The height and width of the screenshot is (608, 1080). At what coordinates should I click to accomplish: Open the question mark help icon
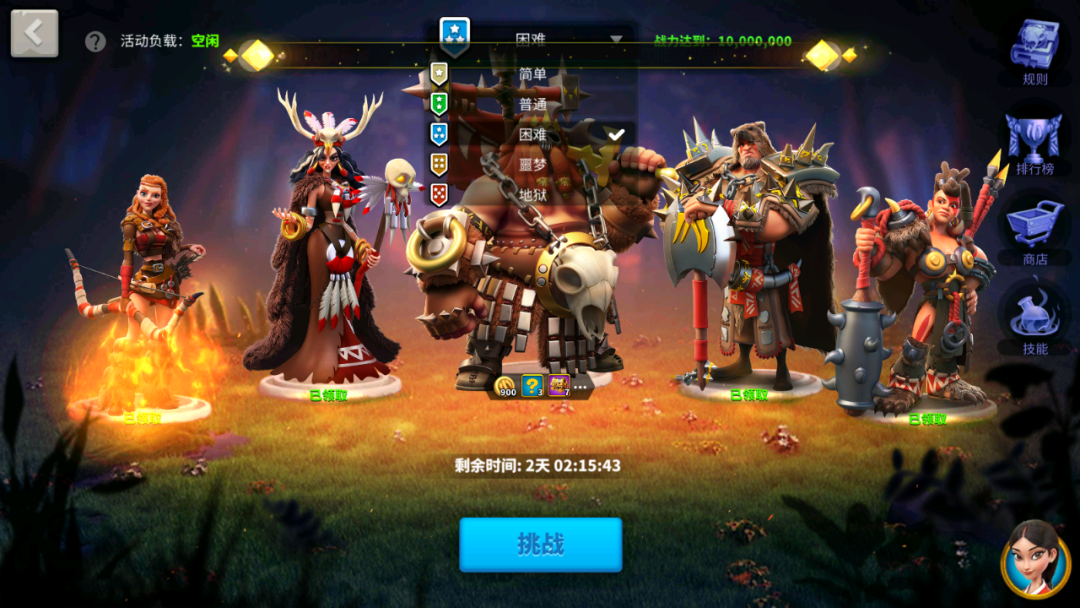95,41
